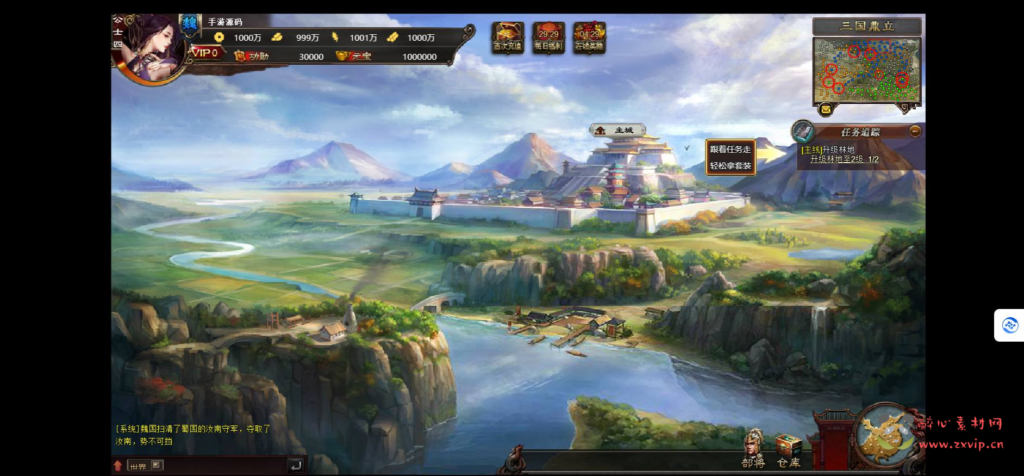Send chat message with enter arrow button
Screen dimensions: 1024x476
pyautogui.click(x=295, y=465)
